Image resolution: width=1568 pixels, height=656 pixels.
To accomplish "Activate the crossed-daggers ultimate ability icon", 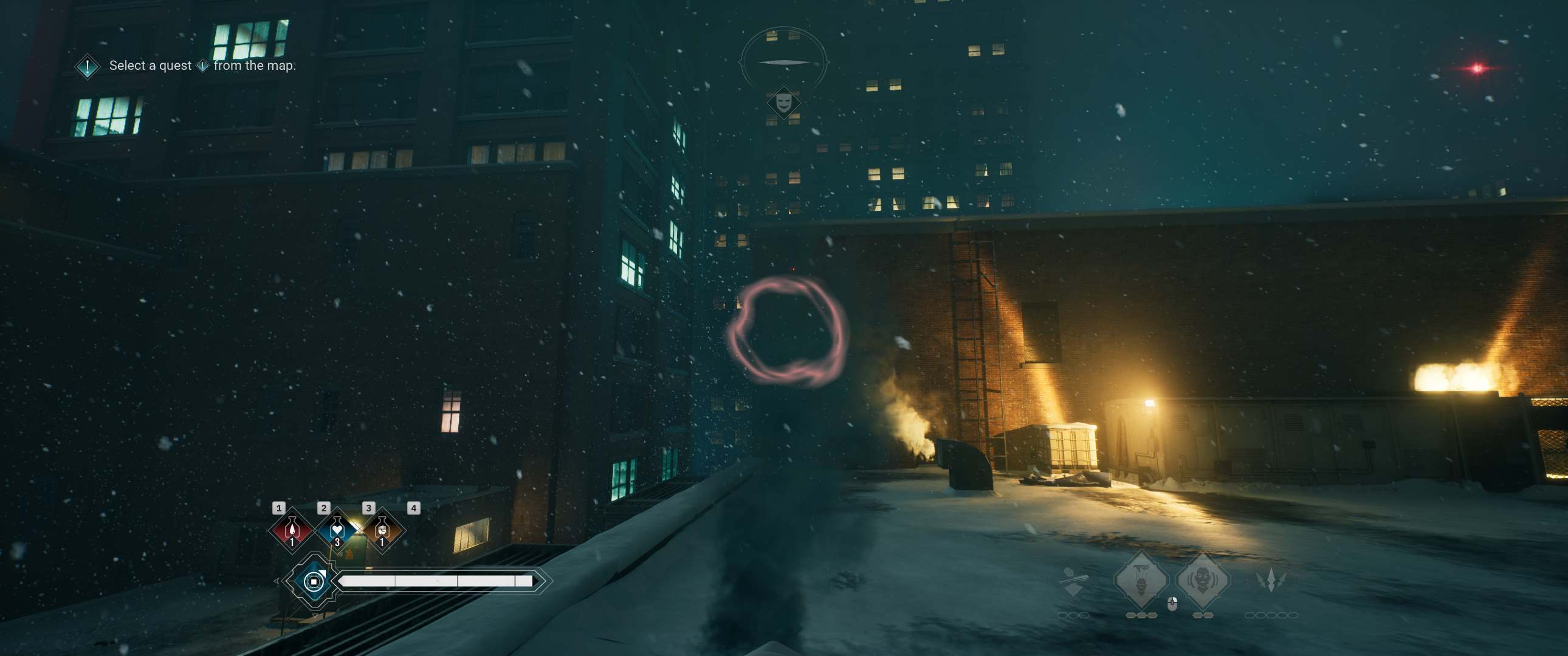I will (1271, 579).
